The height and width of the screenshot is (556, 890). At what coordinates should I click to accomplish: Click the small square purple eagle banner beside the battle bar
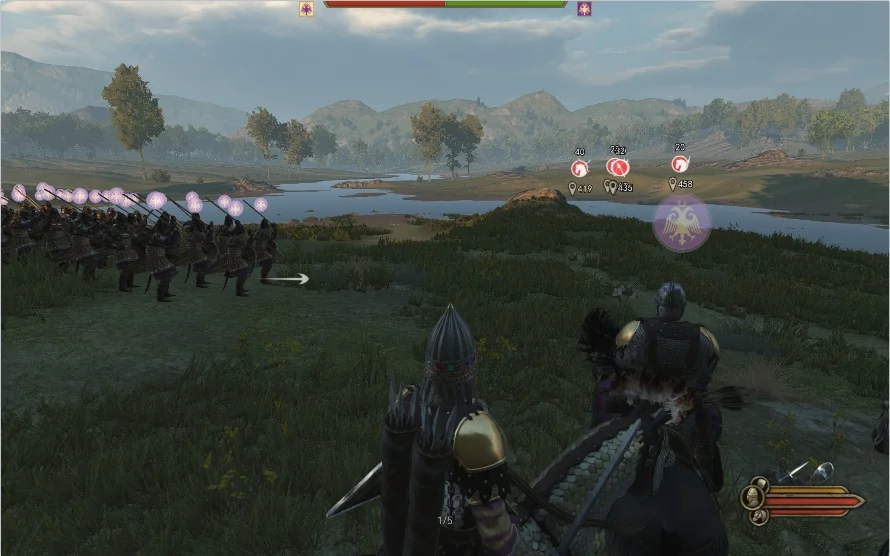(584, 9)
